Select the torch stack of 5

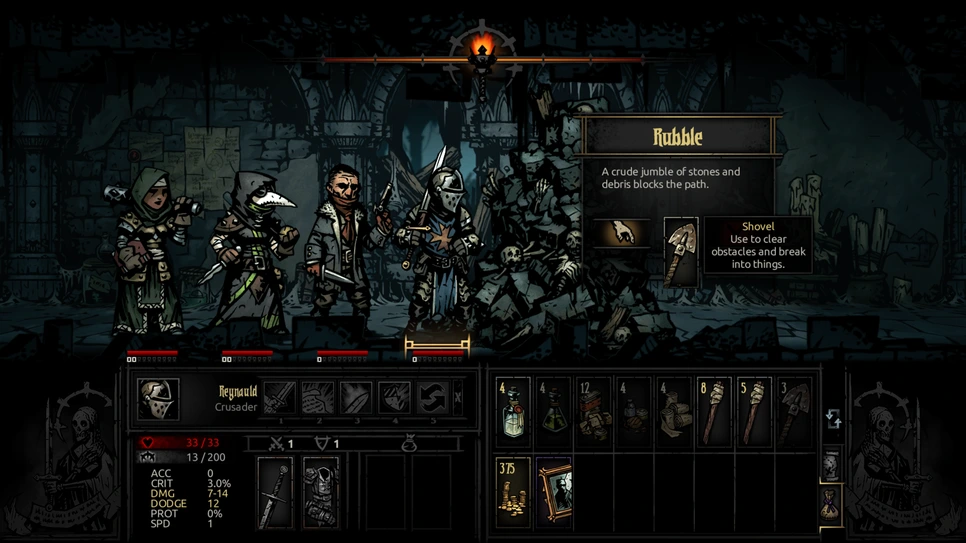(754, 411)
